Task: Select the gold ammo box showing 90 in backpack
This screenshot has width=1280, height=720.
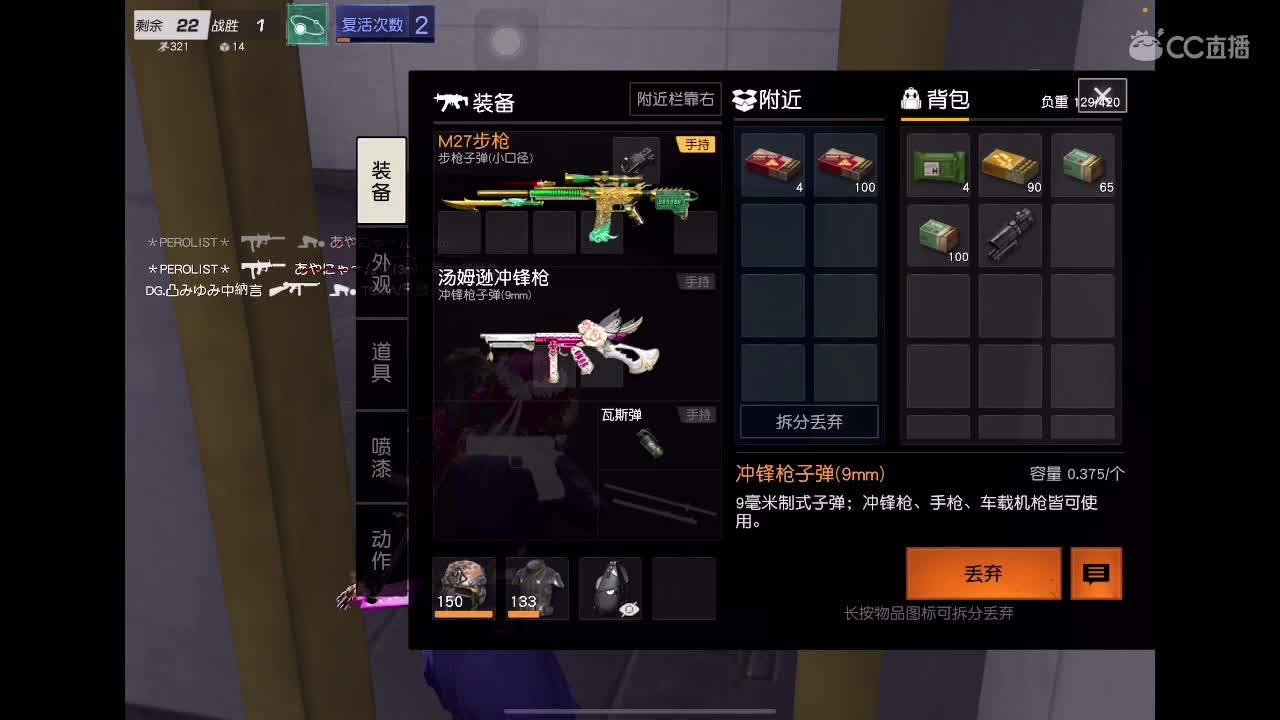Action: (x=1010, y=163)
